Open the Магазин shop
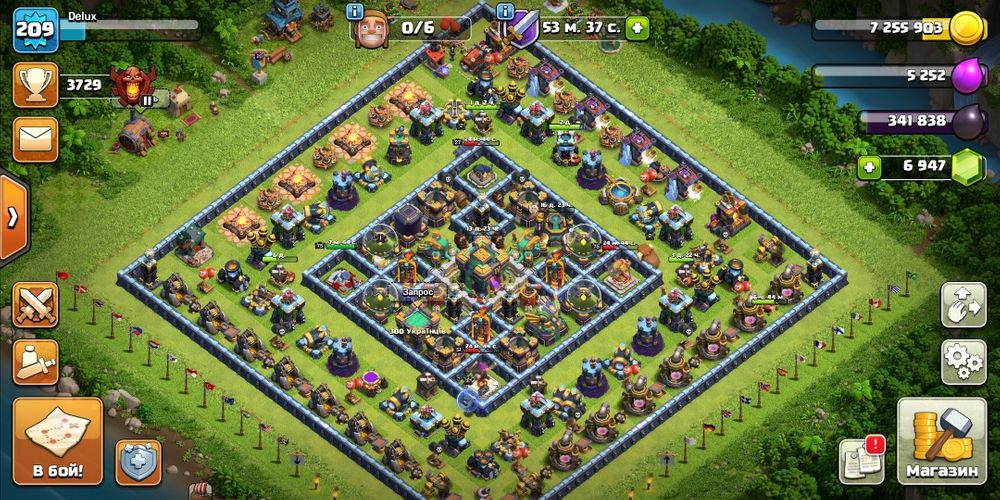Image resolution: width=1000 pixels, height=500 pixels. coord(942,441)
